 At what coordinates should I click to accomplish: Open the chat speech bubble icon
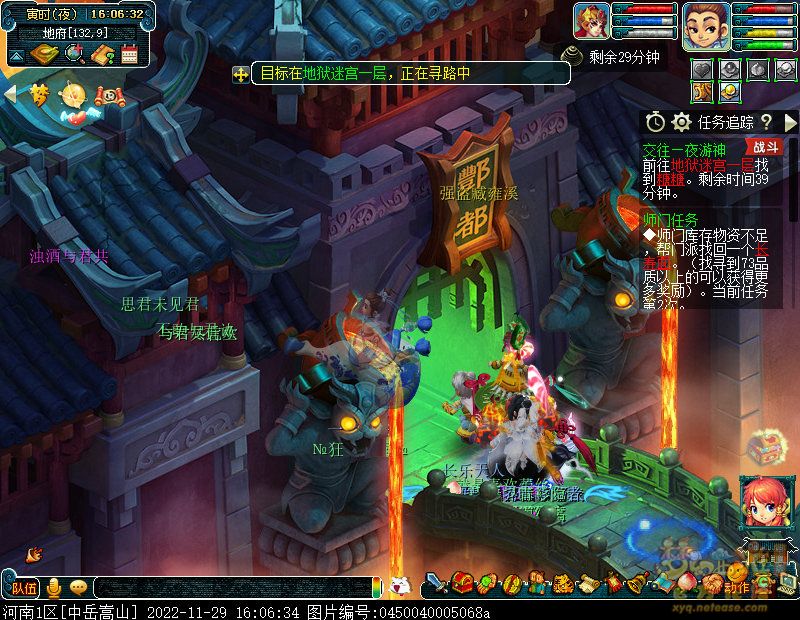pos(77,587)
